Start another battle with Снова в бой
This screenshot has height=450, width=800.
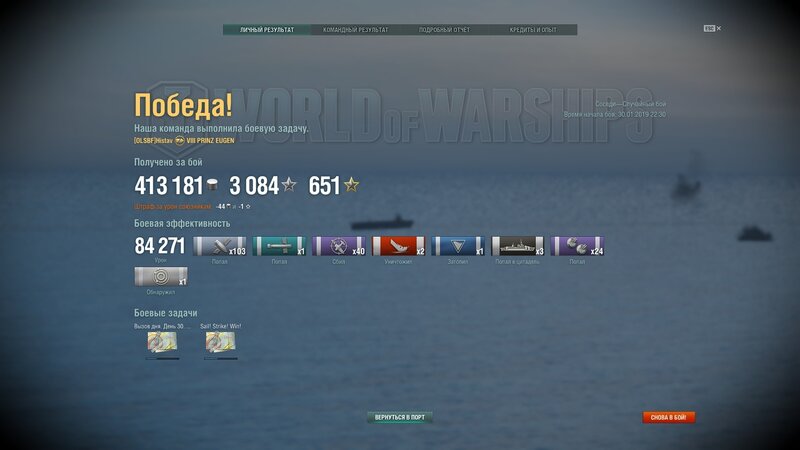[669, 417]
